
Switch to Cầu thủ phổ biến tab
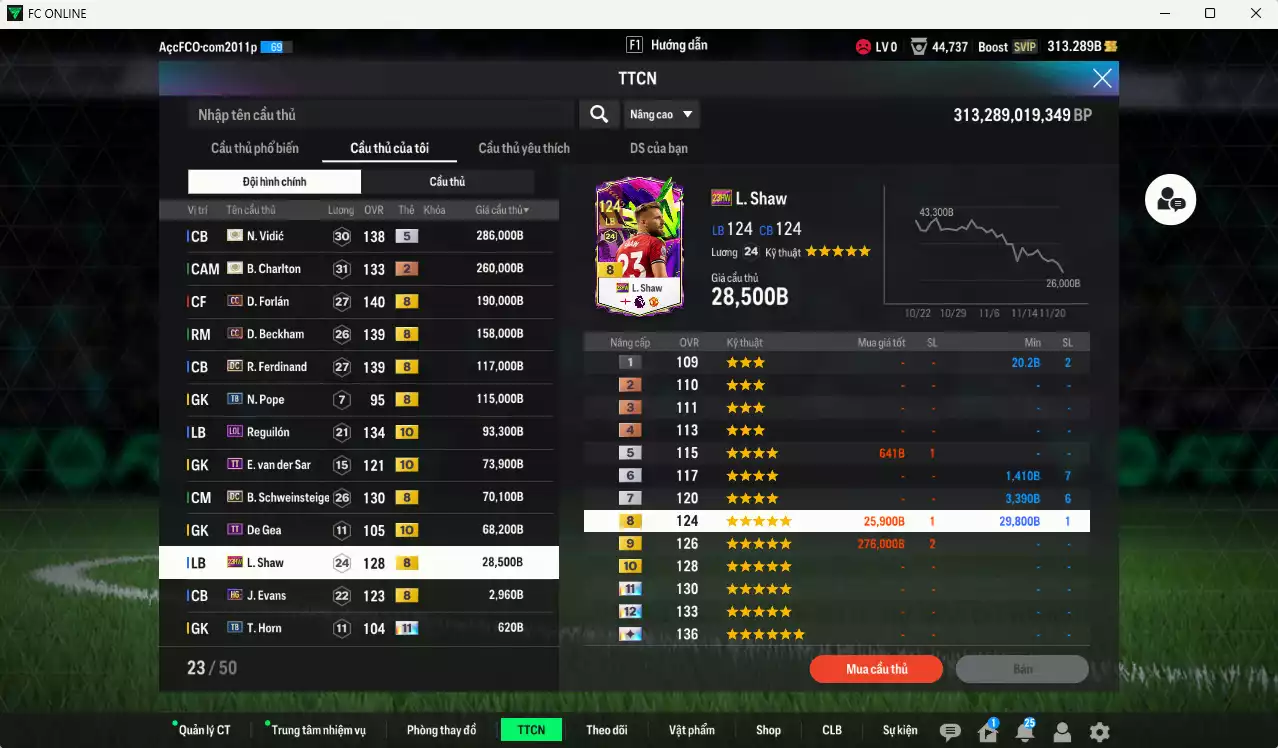[255, 148]
